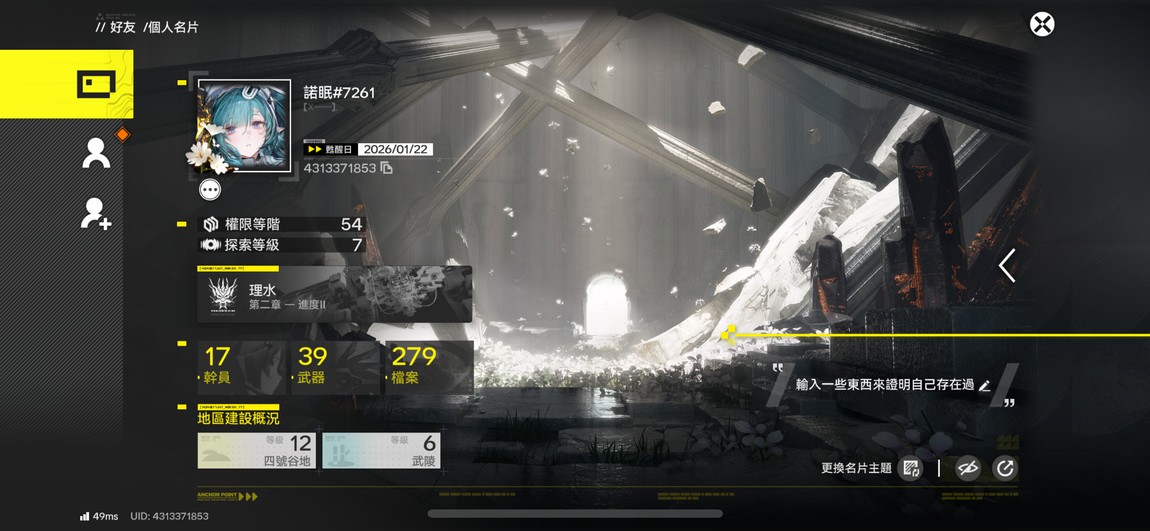The width and height of the screenshot is (1150, 531).
Task: Toggle the hide interface eye icon
Action: [x=967, y=468]
